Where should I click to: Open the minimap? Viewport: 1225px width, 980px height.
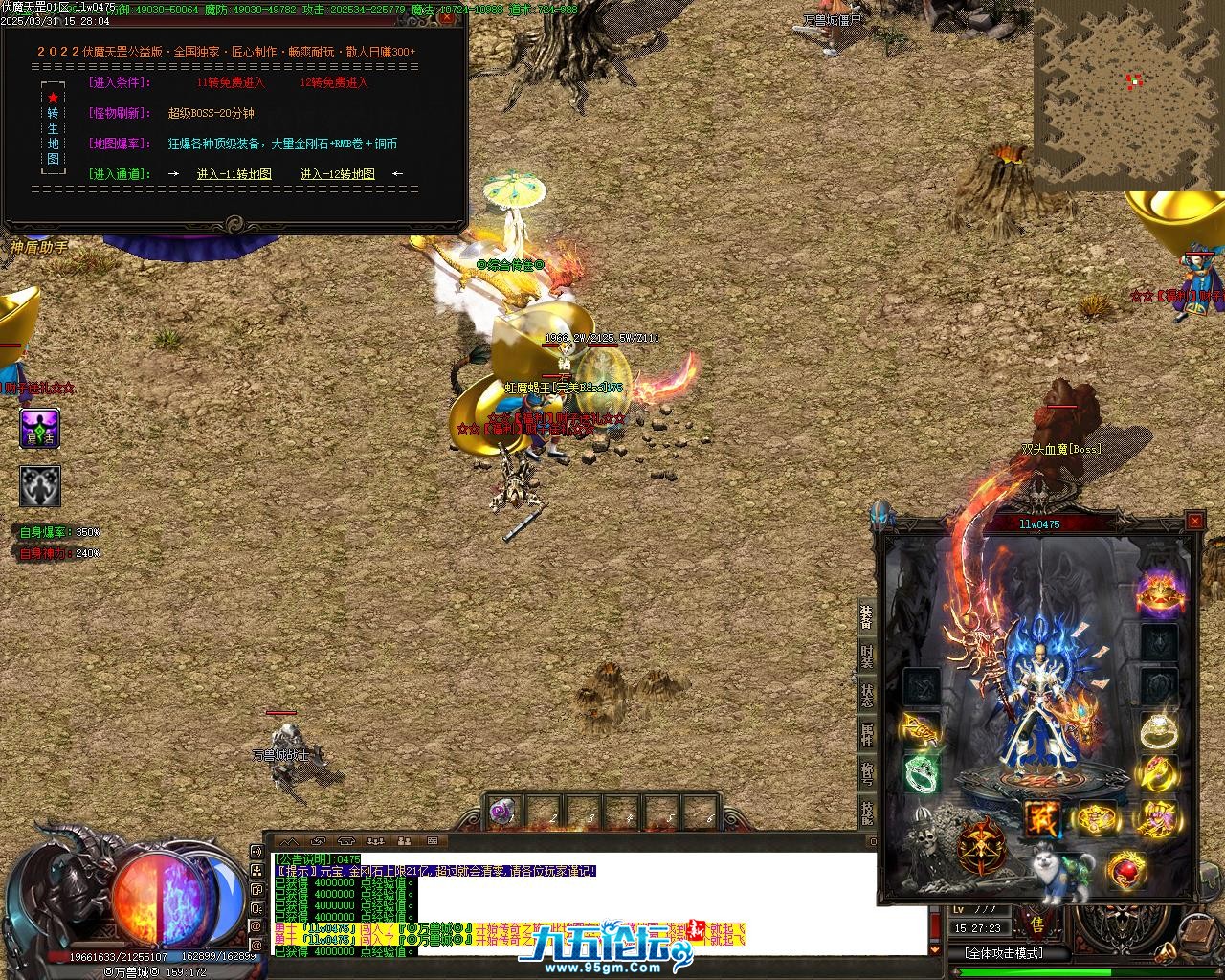pyautogui.click(x=1127, y=96)
